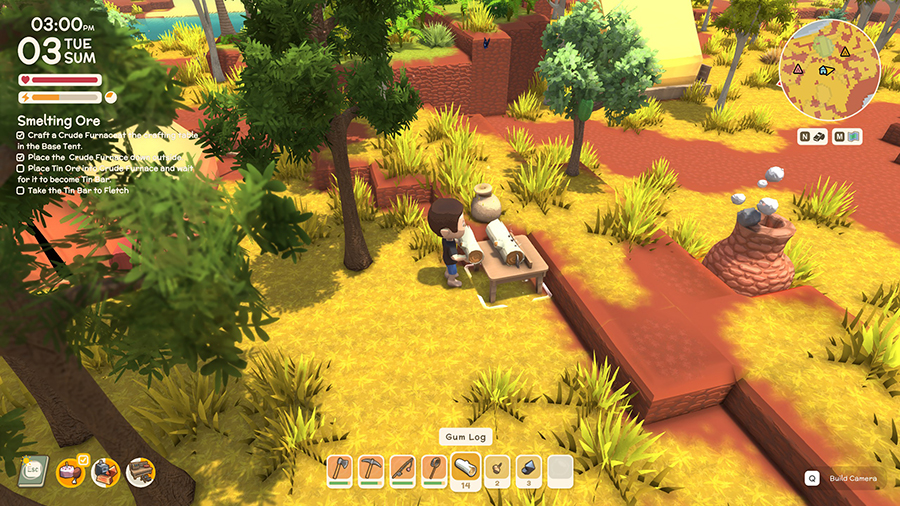The image size is (900, 506).
Task: Open the furnace and bars crafting icon
Action: (x=105, y=472)
